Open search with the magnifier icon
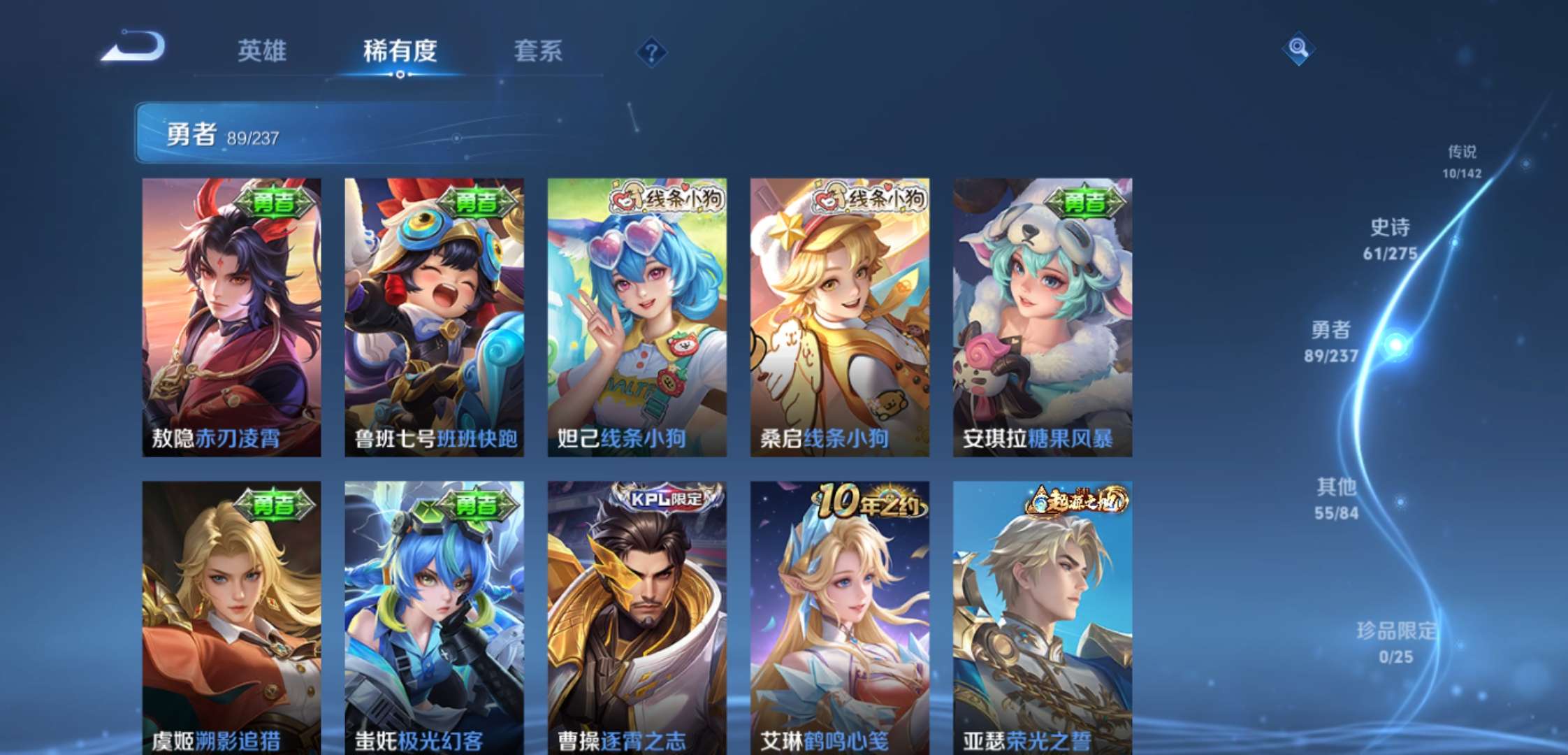The width and height of the screenshot is (1568, 755). (1298, 49)
